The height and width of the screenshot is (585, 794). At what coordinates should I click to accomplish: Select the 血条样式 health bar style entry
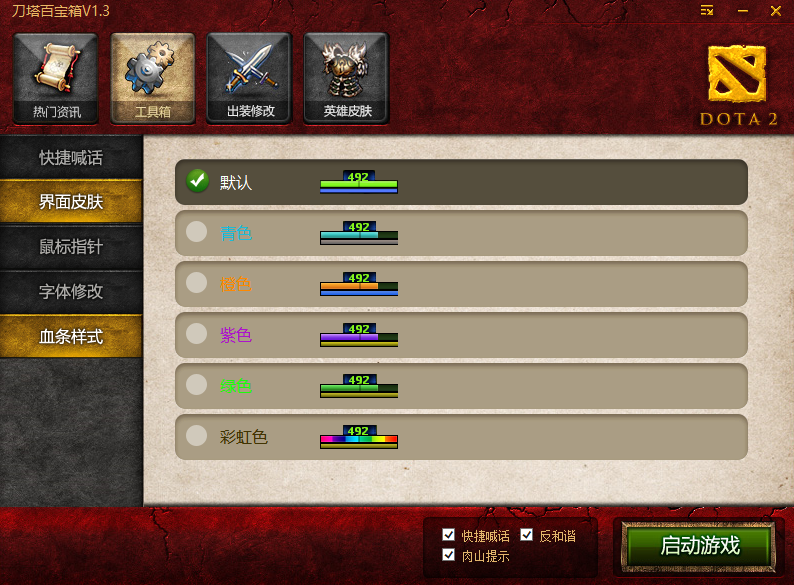point(71,337)
